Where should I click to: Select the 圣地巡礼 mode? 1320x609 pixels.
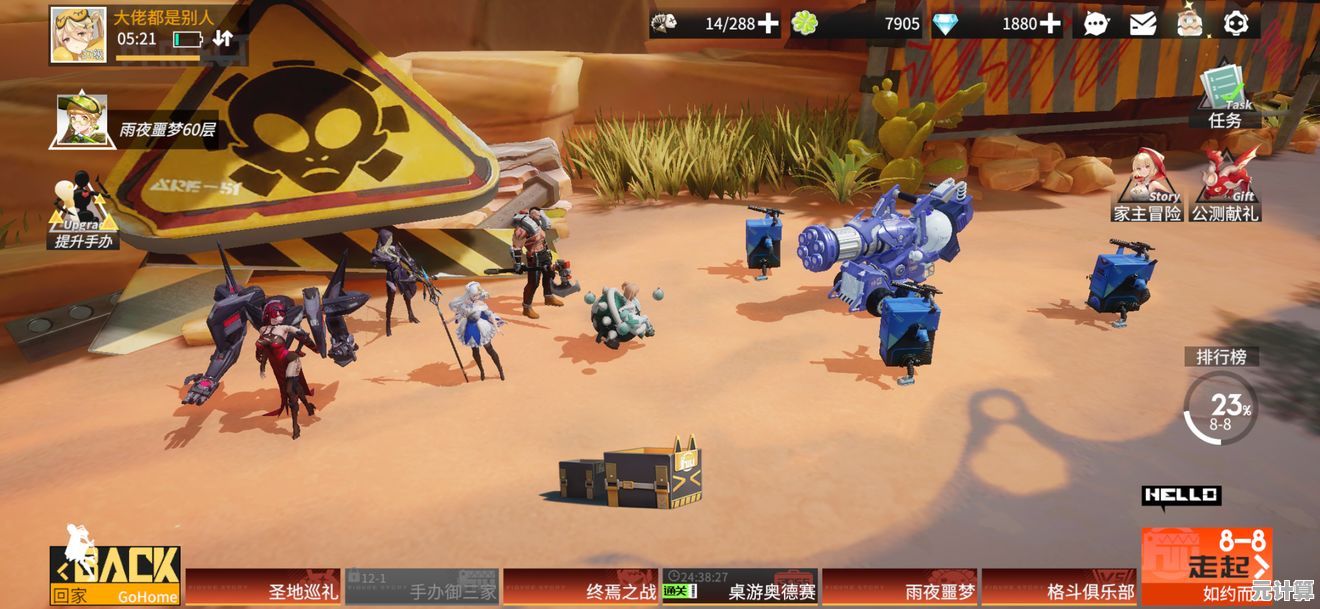pyautogui.click(x=264, y=587)
